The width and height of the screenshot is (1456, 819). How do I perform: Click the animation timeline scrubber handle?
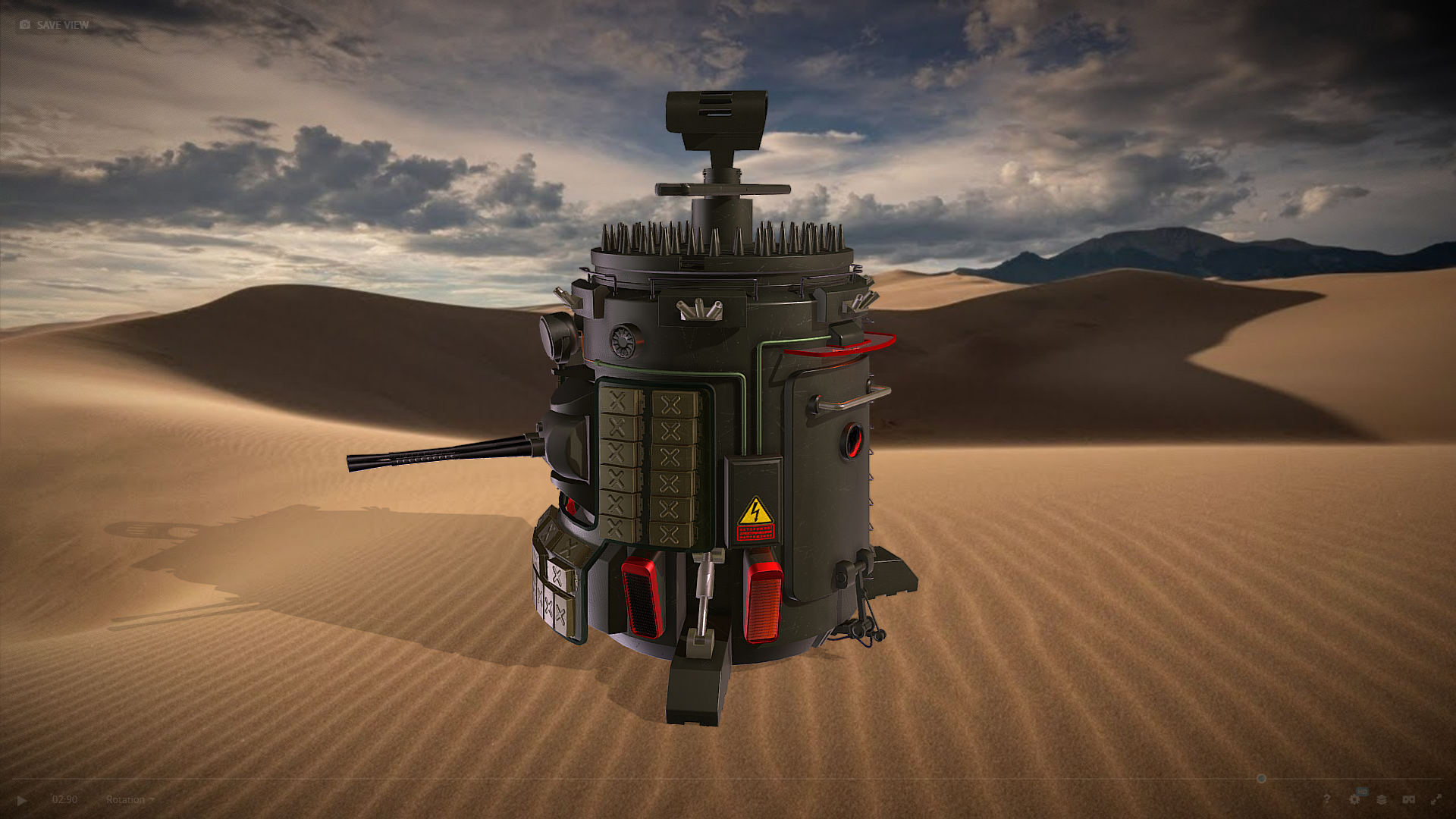pyautogui.click(x=1261, y=779)
